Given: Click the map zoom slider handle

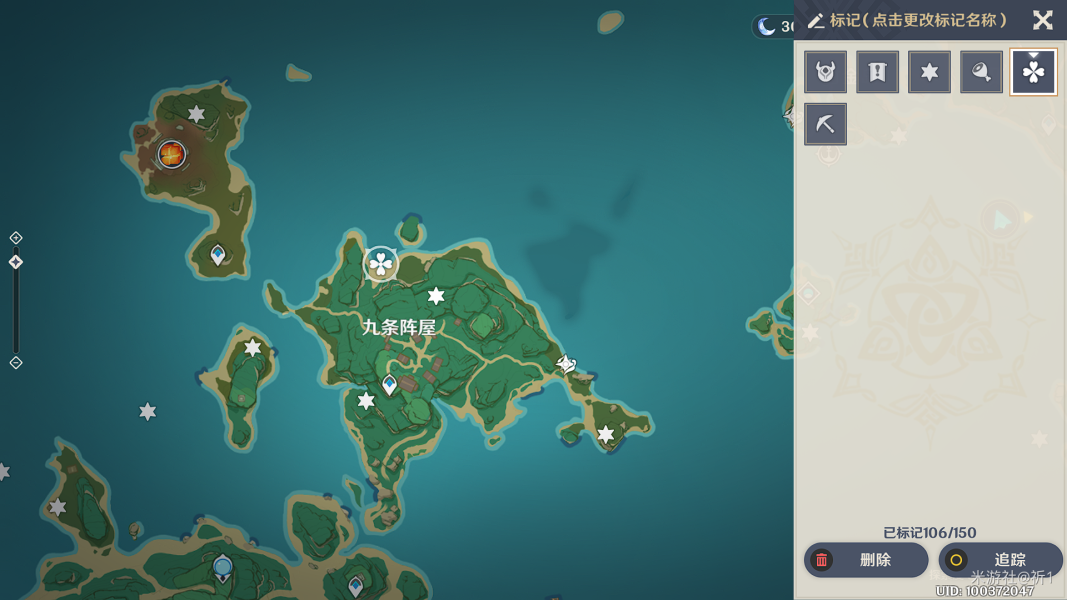Looking at the screenshot, I should point(16,262).
